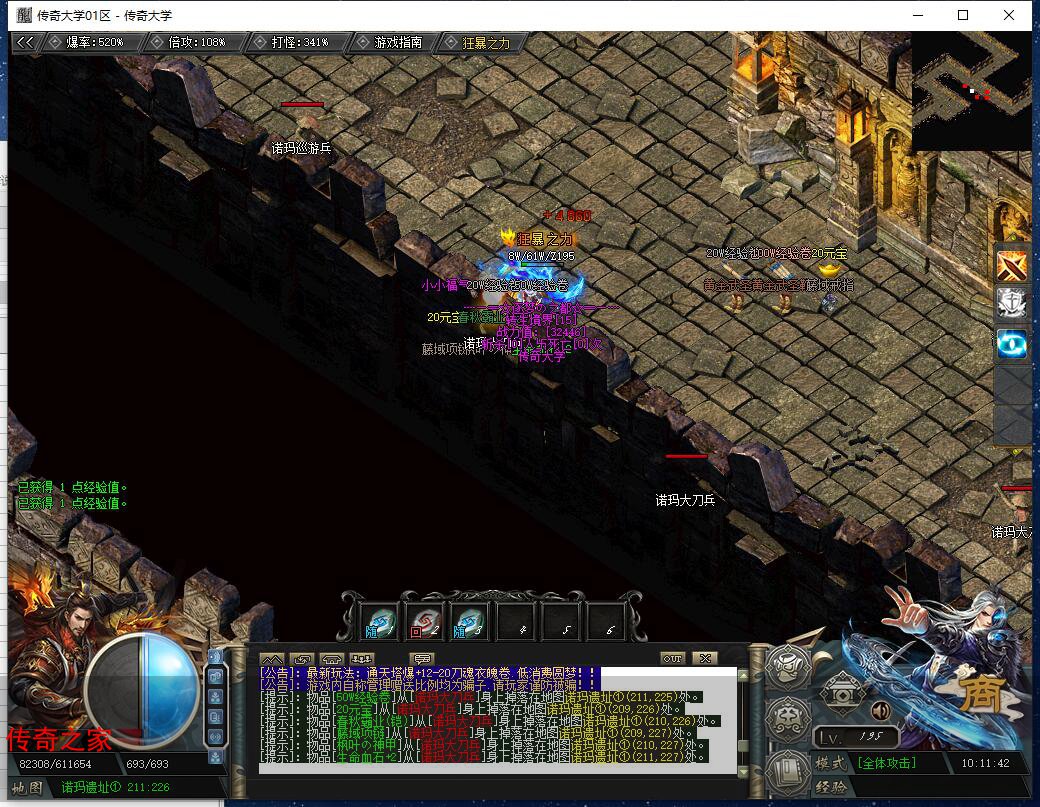This screenshot has width=1040, height=807.
Task: Activate the blue swirl skill icon
Action: pos(1013,345)
